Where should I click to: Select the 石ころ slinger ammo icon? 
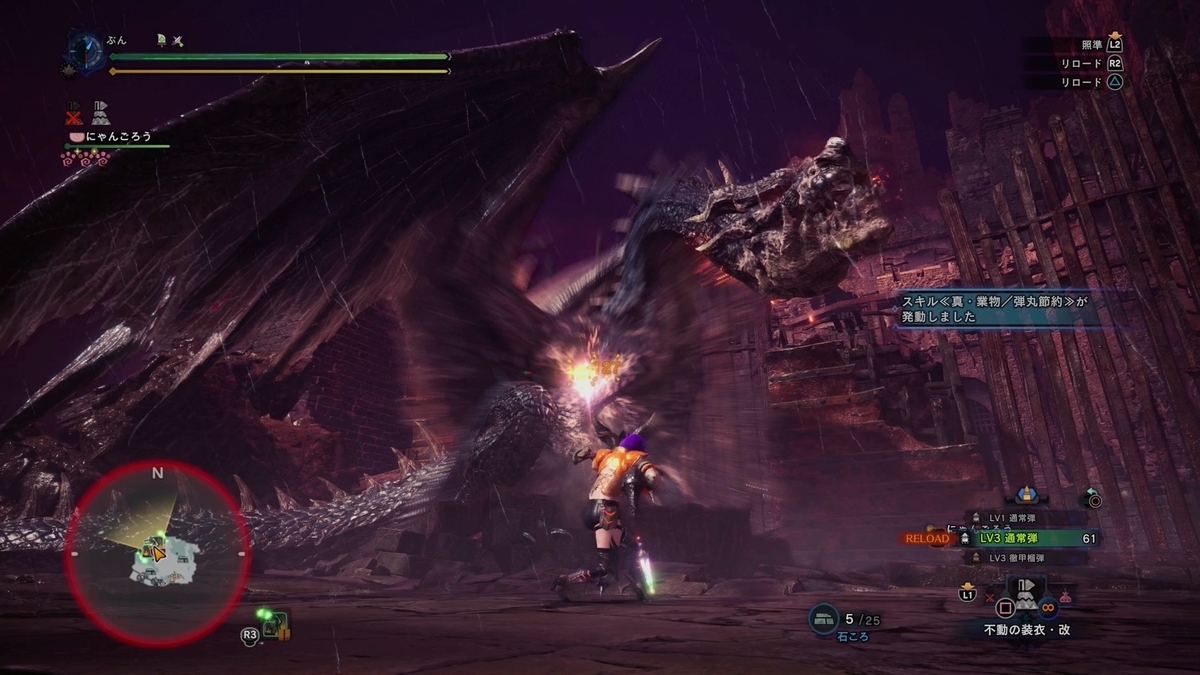tap(824, 620)
